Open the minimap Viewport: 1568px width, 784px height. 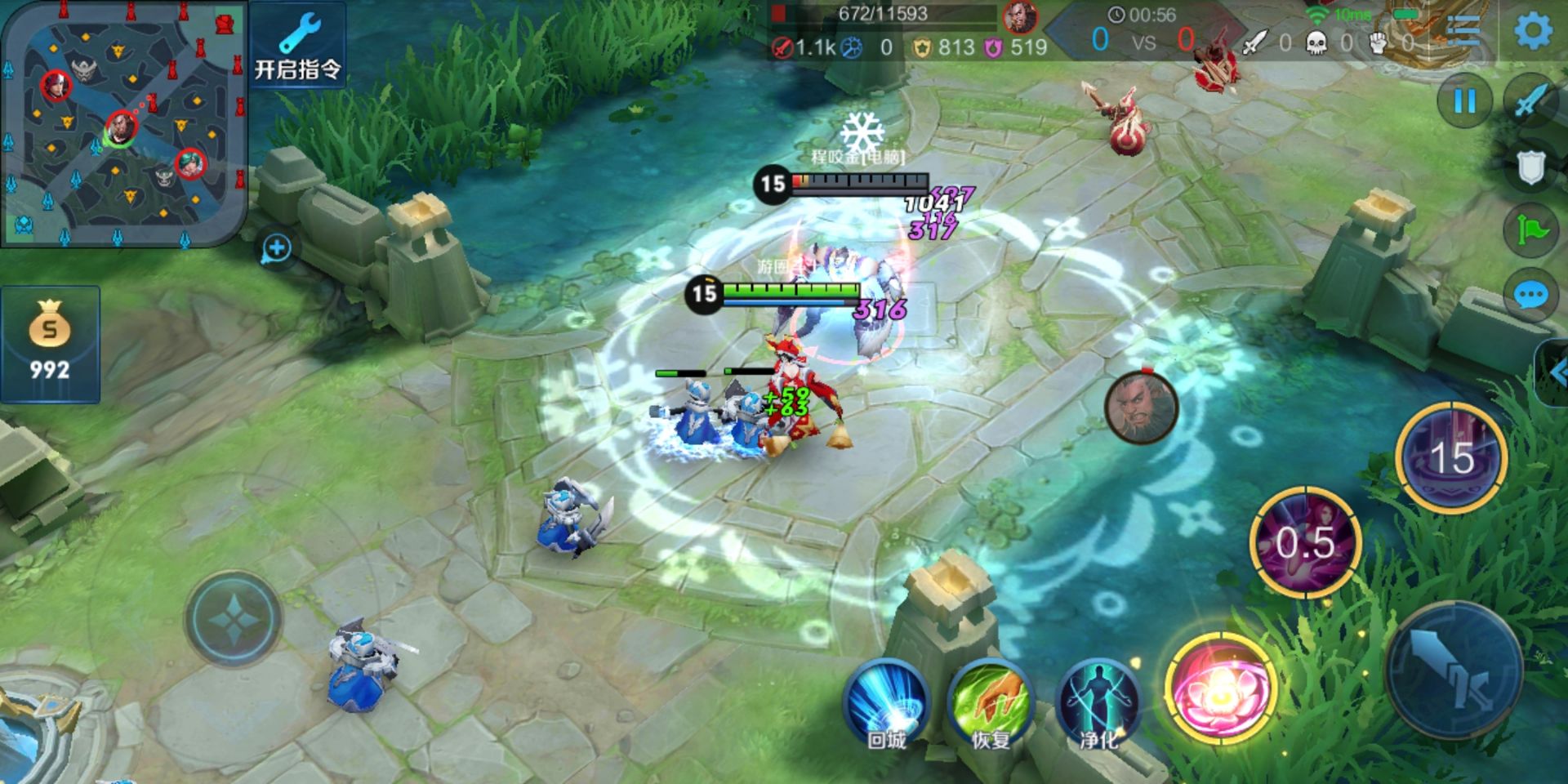pos(122,122)
